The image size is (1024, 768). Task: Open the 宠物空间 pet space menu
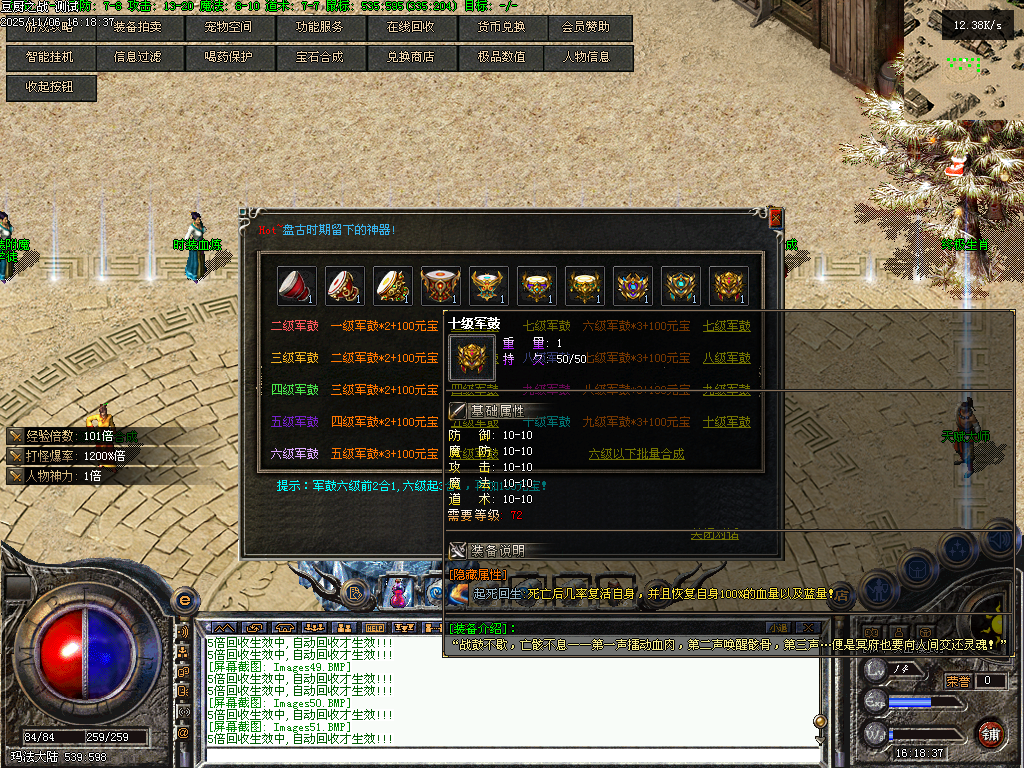229,27
